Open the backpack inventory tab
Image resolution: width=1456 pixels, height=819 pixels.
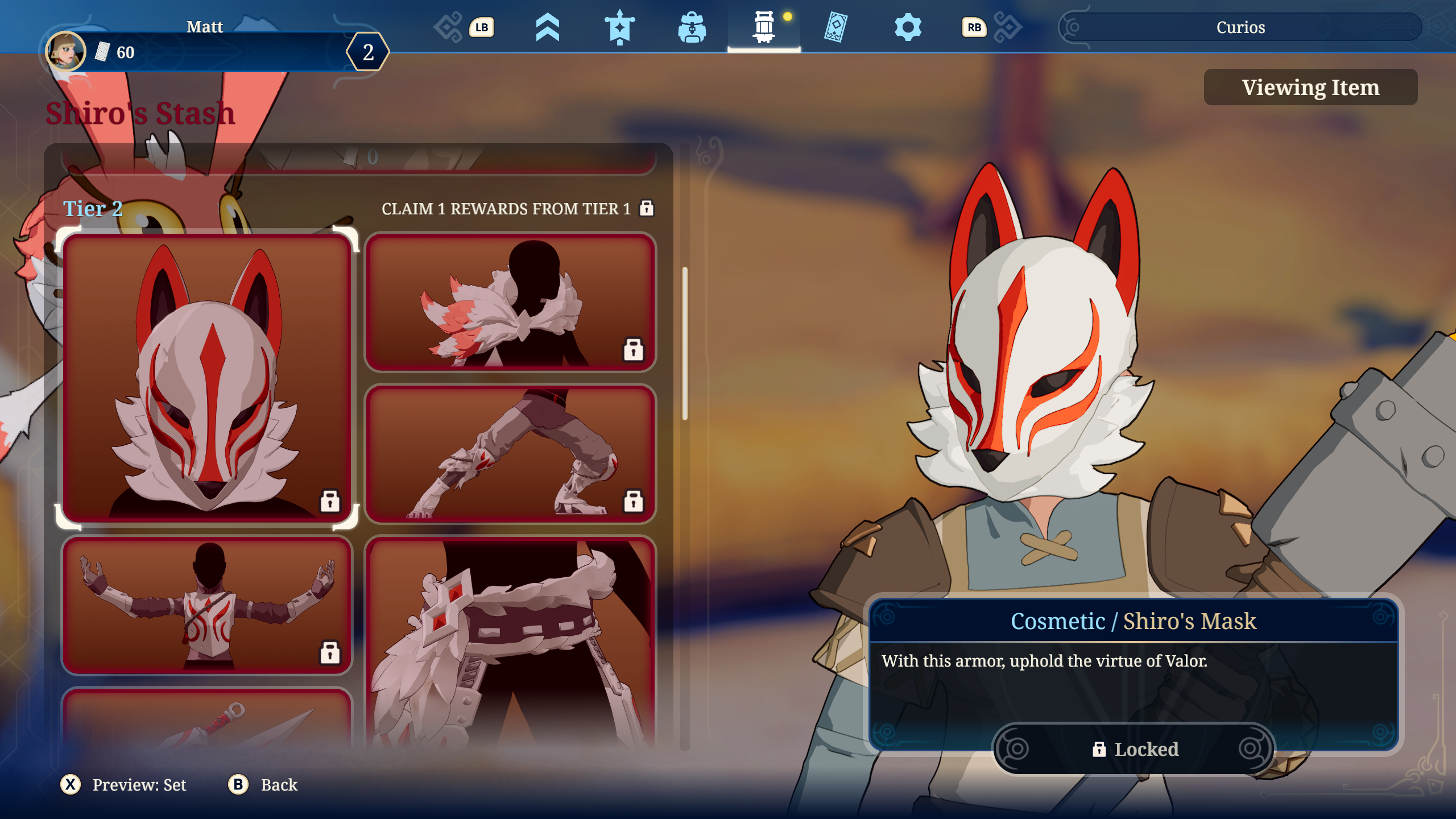(x=692, y=27)
